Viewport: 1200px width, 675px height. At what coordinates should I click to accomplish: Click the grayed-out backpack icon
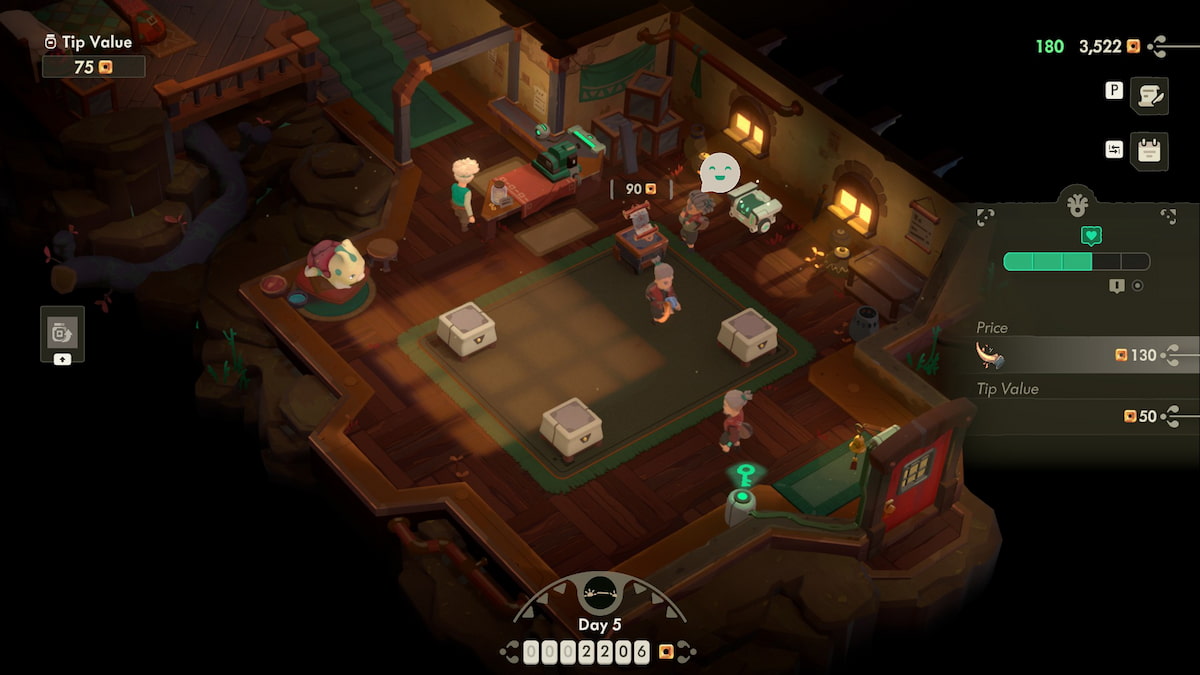(62, 332)
